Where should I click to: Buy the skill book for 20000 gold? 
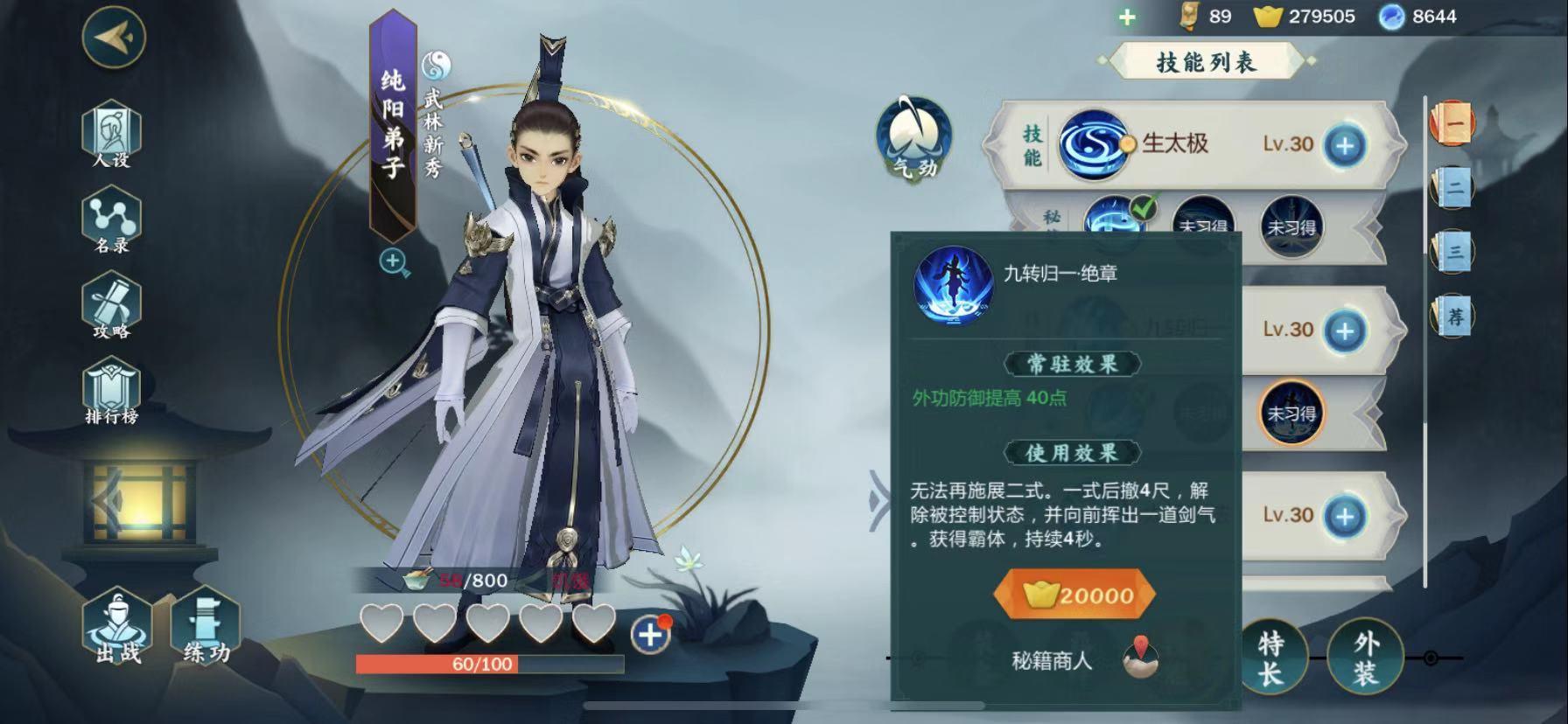tap(1074, 595)
